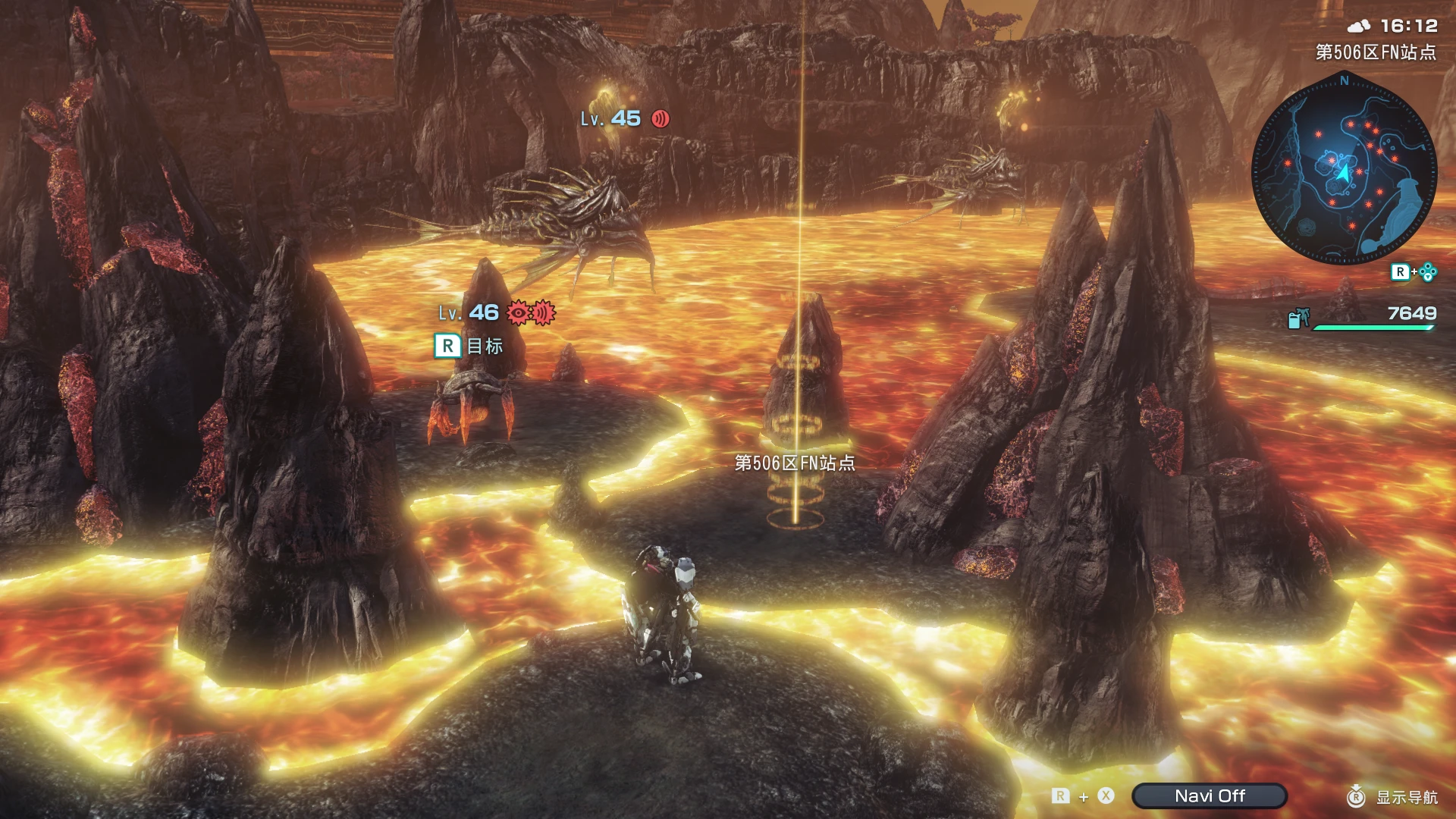Click the R button icon beside 显示导航
Viewport: 1456px width, 819px height.
1357,797
